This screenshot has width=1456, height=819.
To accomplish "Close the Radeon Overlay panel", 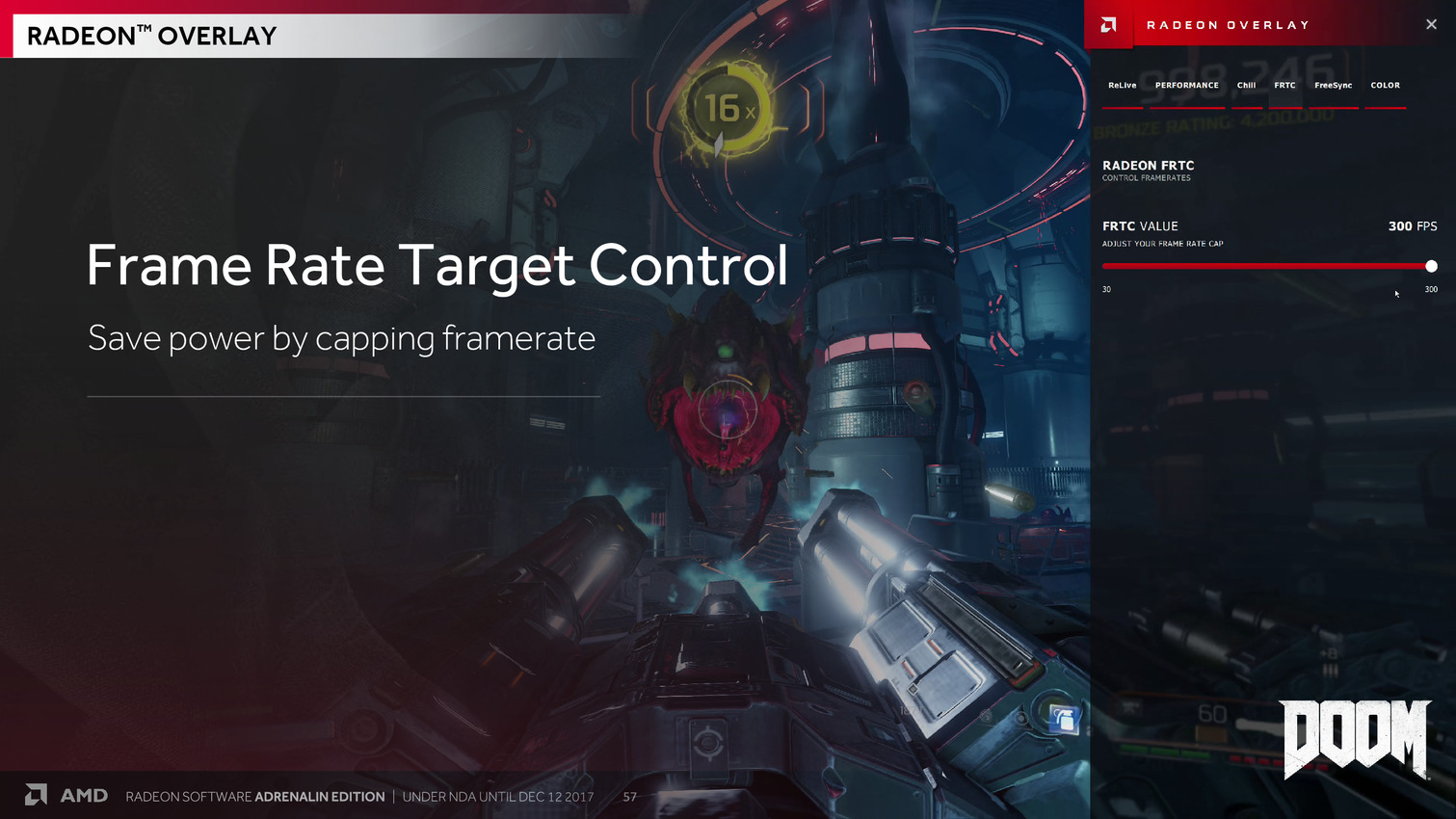I will click(1431, 25).
